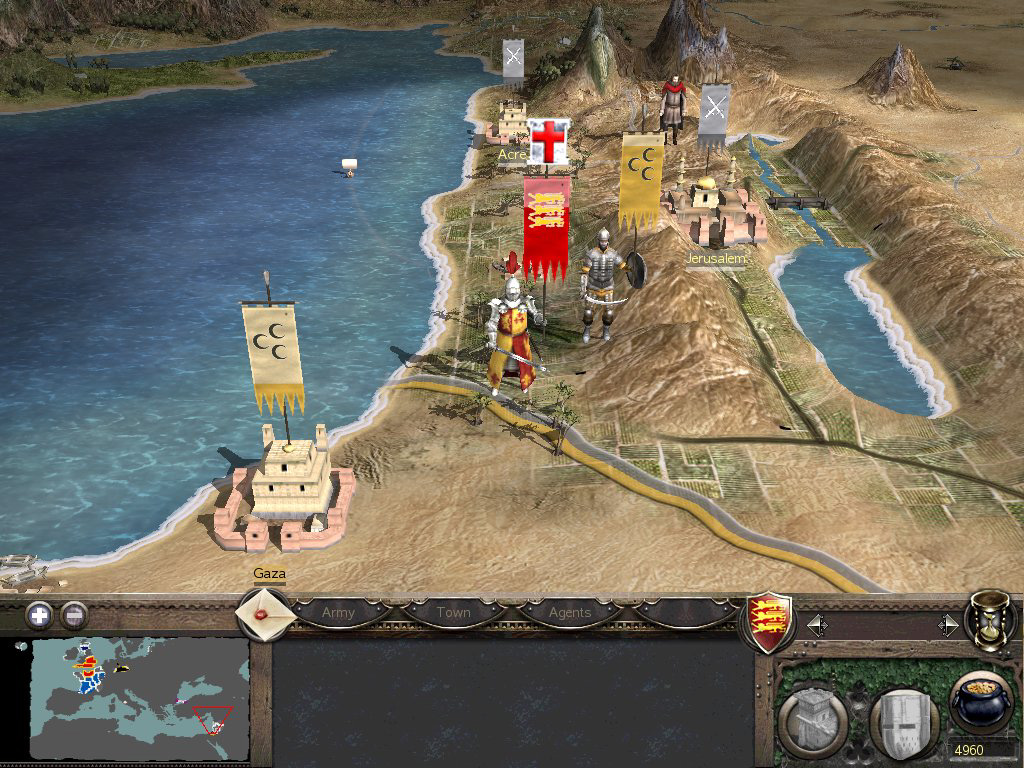
Task: Open the sealed letter missions scroll
Action: pyautogui.click(x=265, y=613)
